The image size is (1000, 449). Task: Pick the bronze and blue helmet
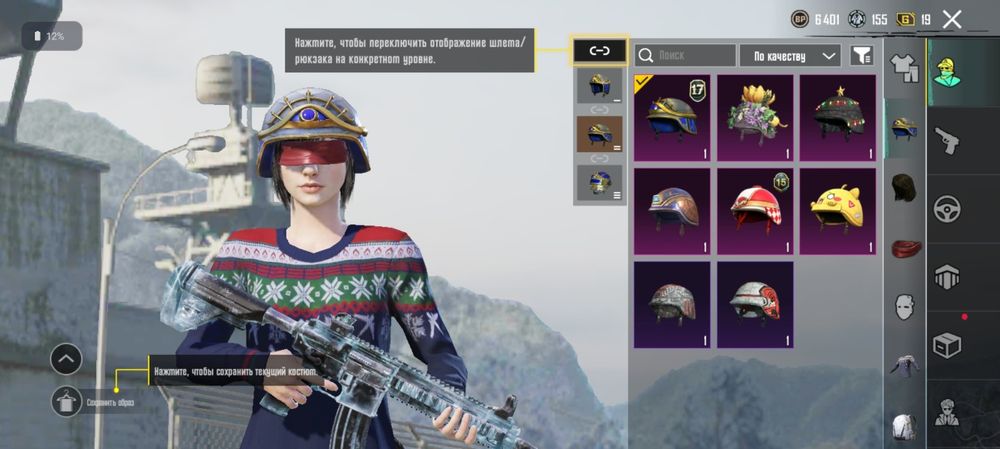pyautogui.click(x=671, y=211)
